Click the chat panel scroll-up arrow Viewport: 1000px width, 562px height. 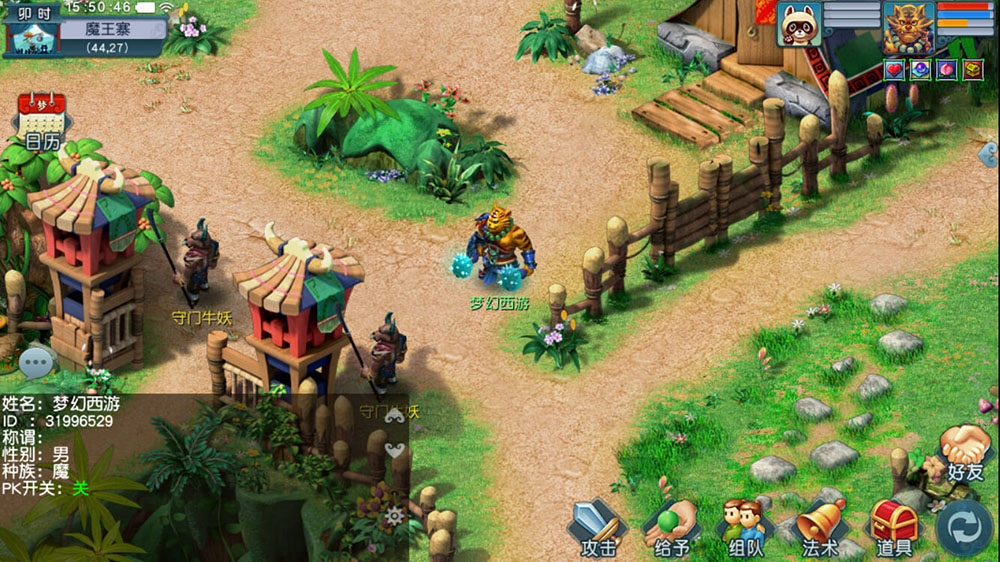click(395, 413)
